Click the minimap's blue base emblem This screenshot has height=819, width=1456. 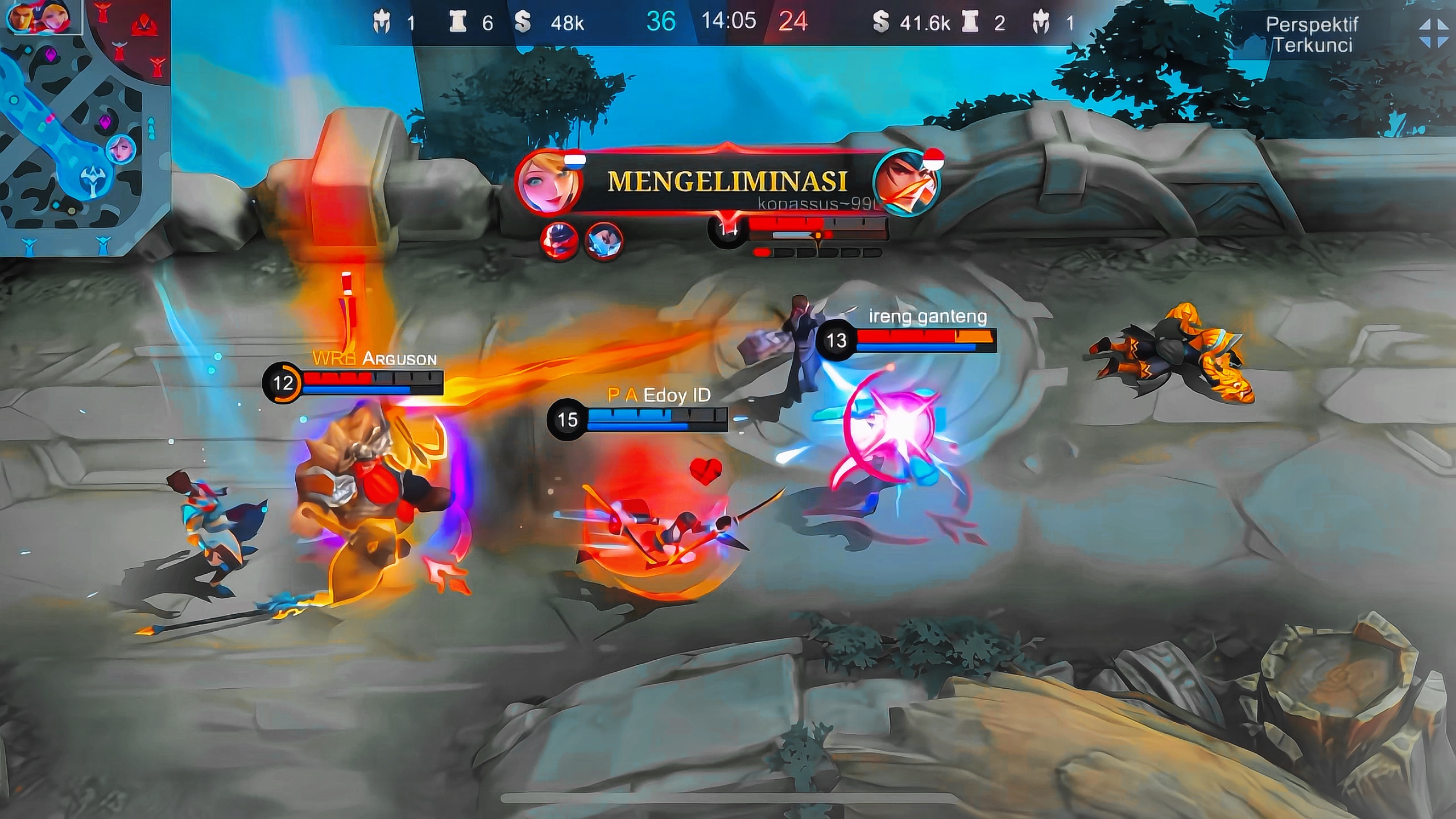pyautogui.click(x=91, y=181)
